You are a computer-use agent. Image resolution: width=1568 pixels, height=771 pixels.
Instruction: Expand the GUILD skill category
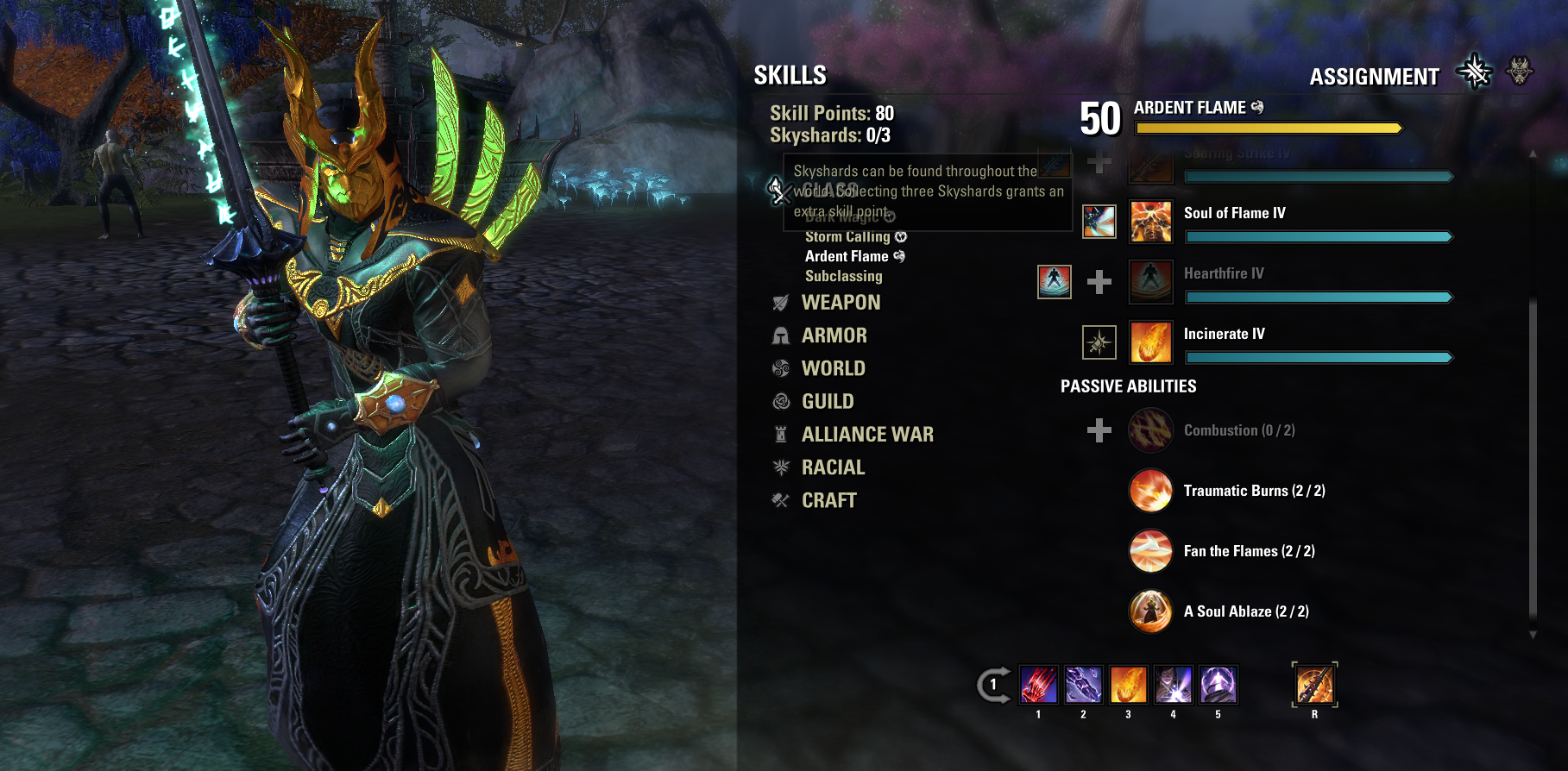827,402
